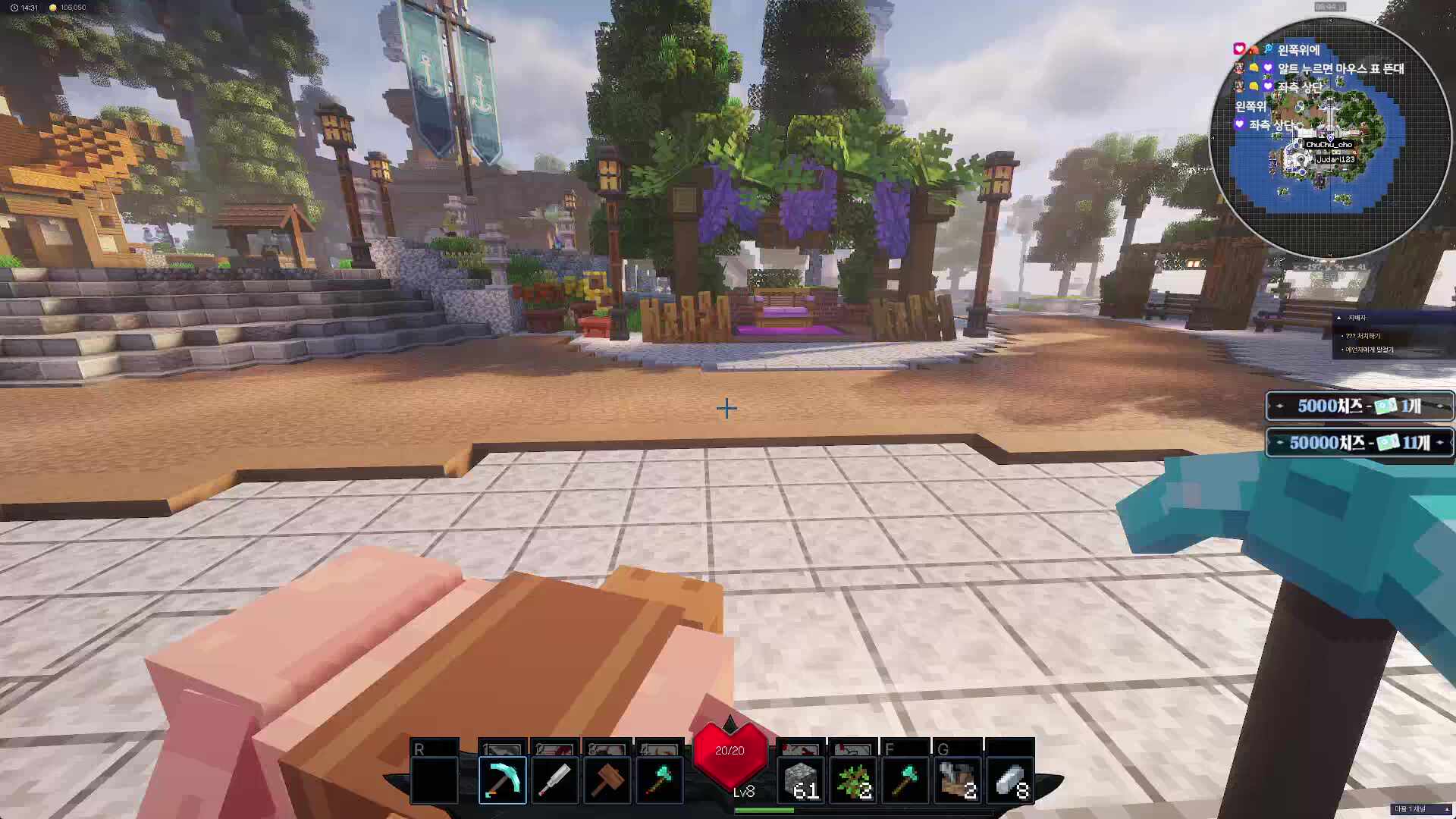
Task: Choose the wooden hammer slot
Action: click(607, 780)
